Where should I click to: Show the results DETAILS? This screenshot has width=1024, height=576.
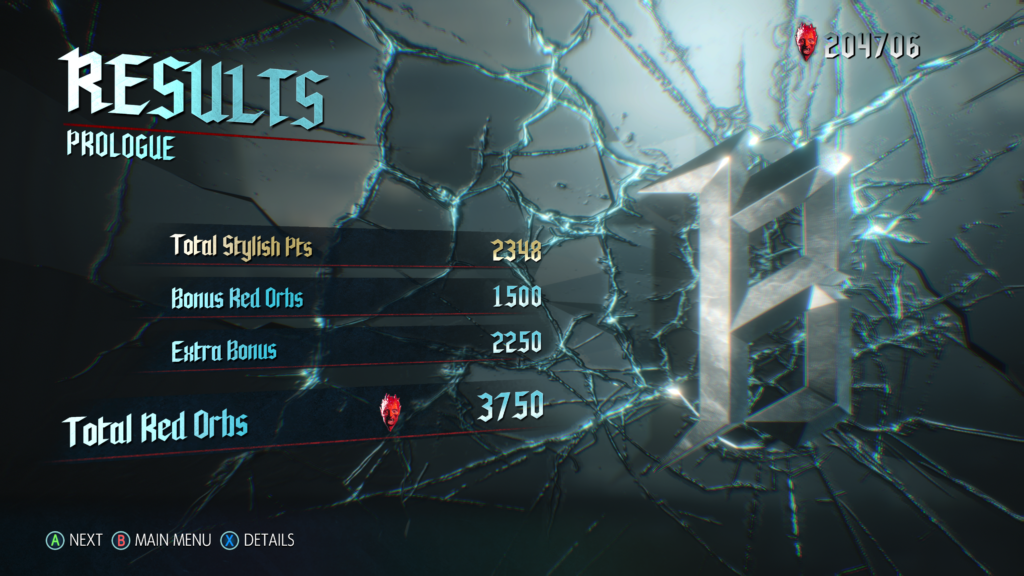pyautogui.click(x=259, y=540)
